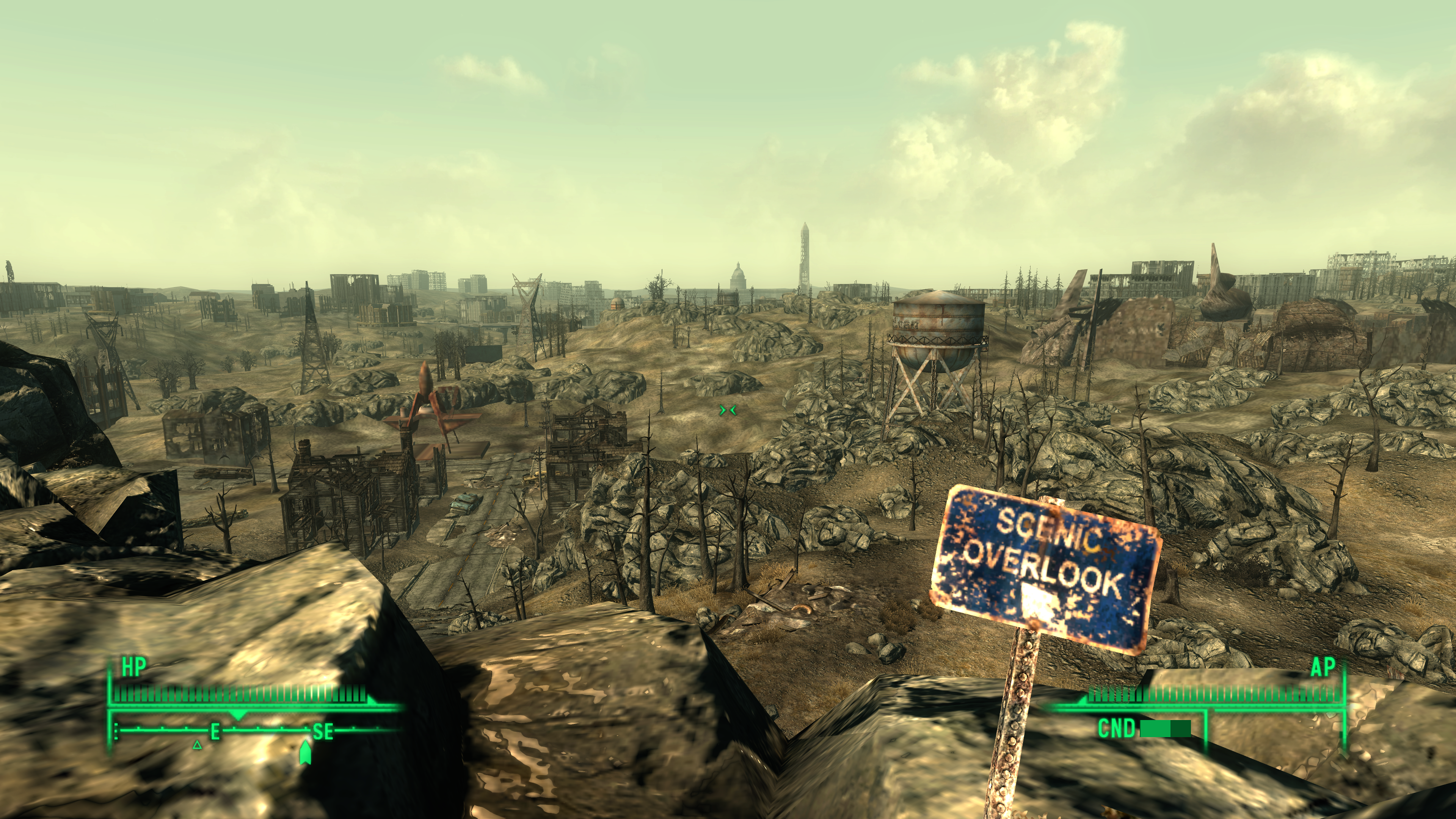The width and height of the screenshot is (1456, 819).
Task: Select the hollow triangle location marker on compass
Action: tap(197, 745)
